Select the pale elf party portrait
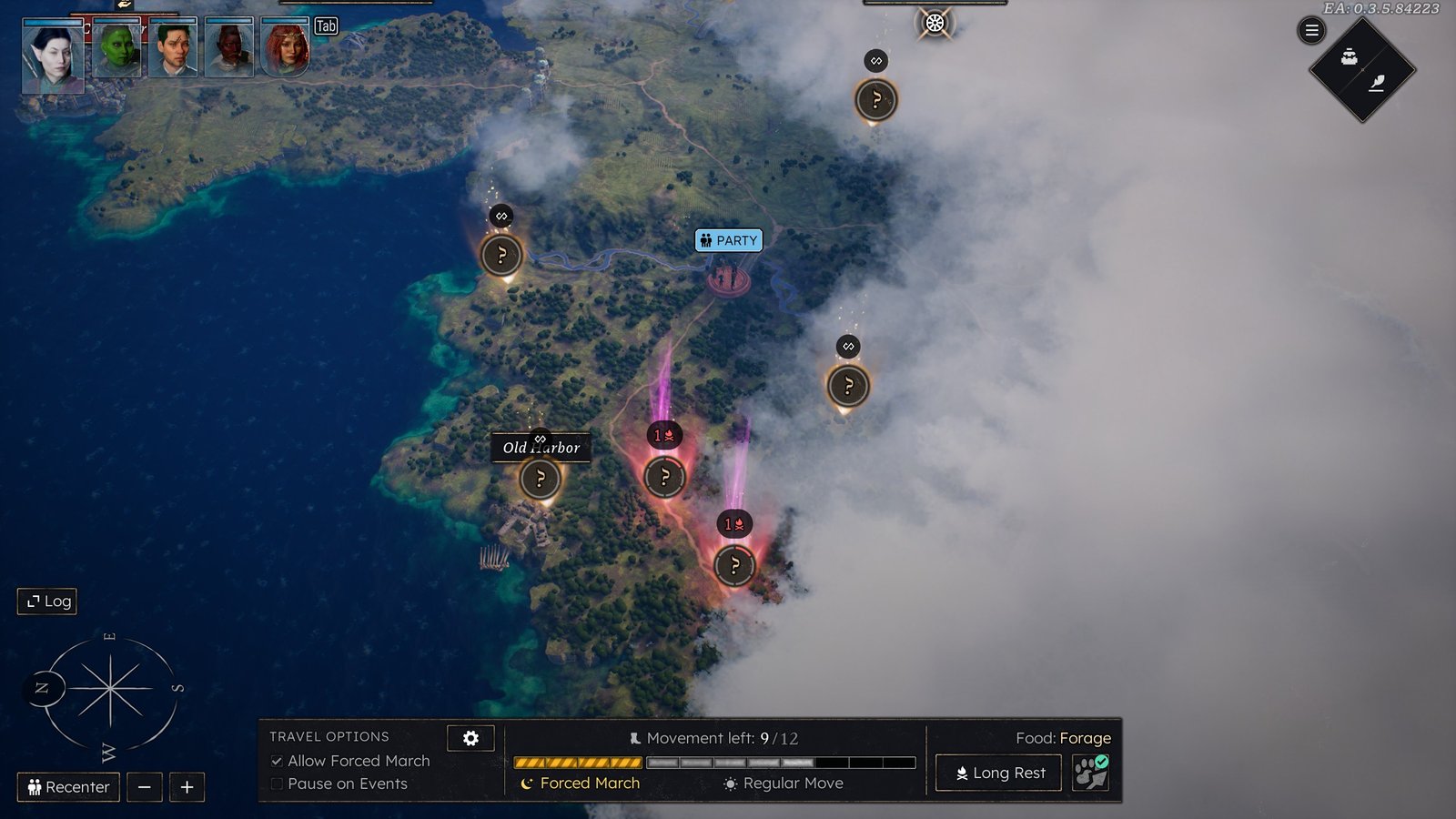Image resolution: width=1456 pixels, height=819 pixels. (x=53, y=56)
